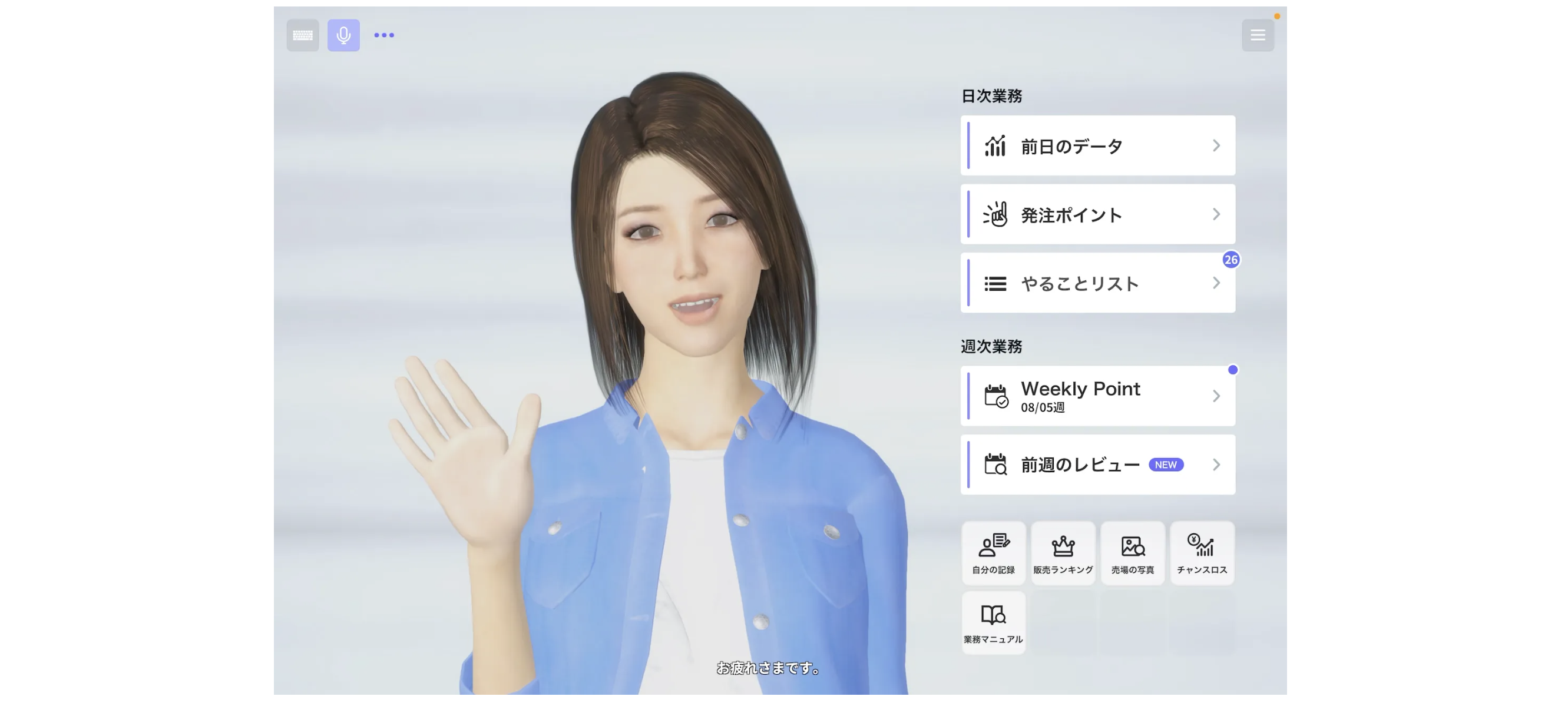This screenshot has width=1568, height=703.
Task: Open 販売ランキング (sales ranking)
Action: click(x=1063, y=553)
